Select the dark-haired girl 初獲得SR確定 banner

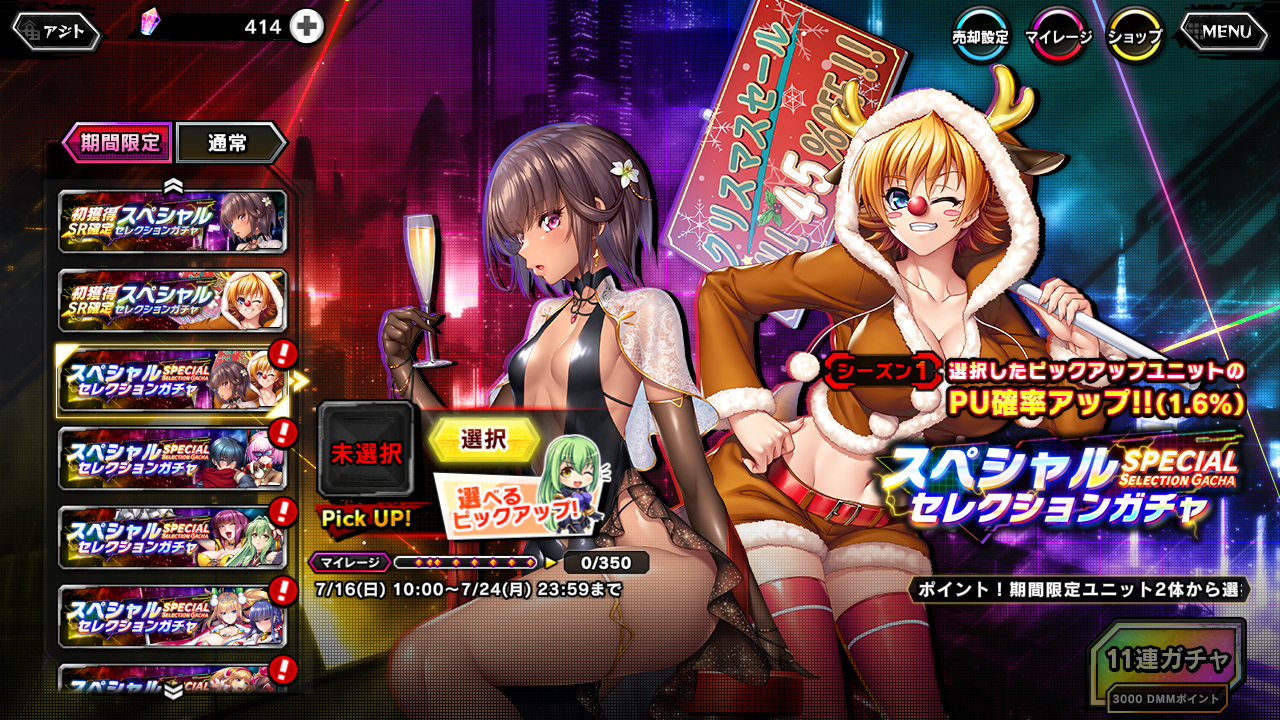(173, 221)
